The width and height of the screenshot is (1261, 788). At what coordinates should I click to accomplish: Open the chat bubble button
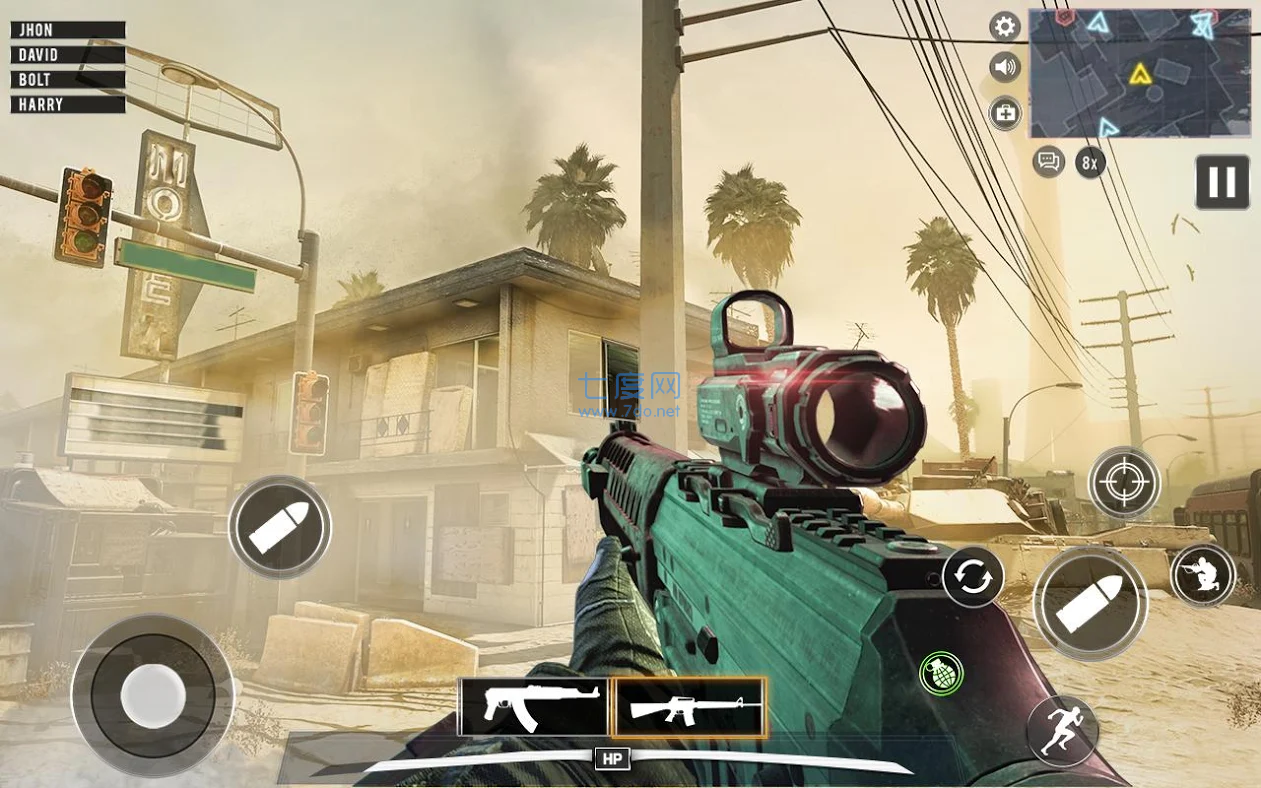tap(1048, 161)
